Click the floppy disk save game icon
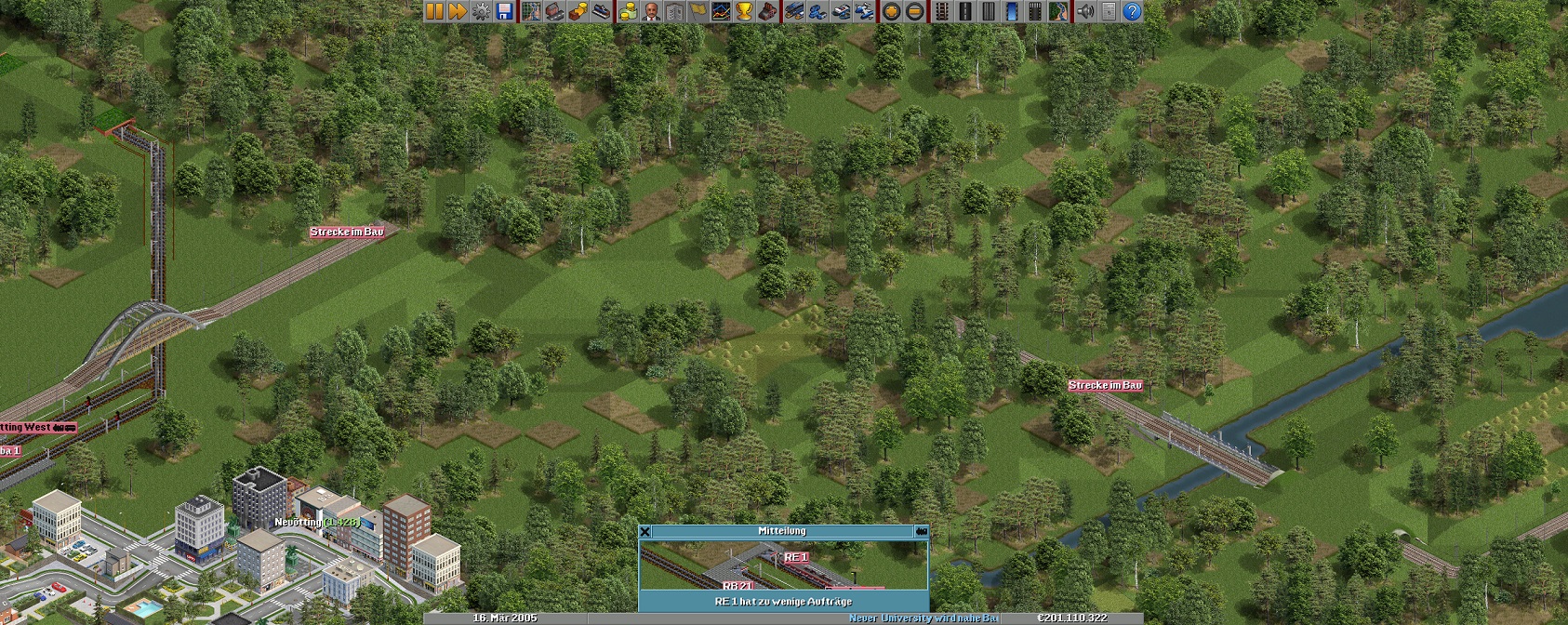 click(504, 11)
